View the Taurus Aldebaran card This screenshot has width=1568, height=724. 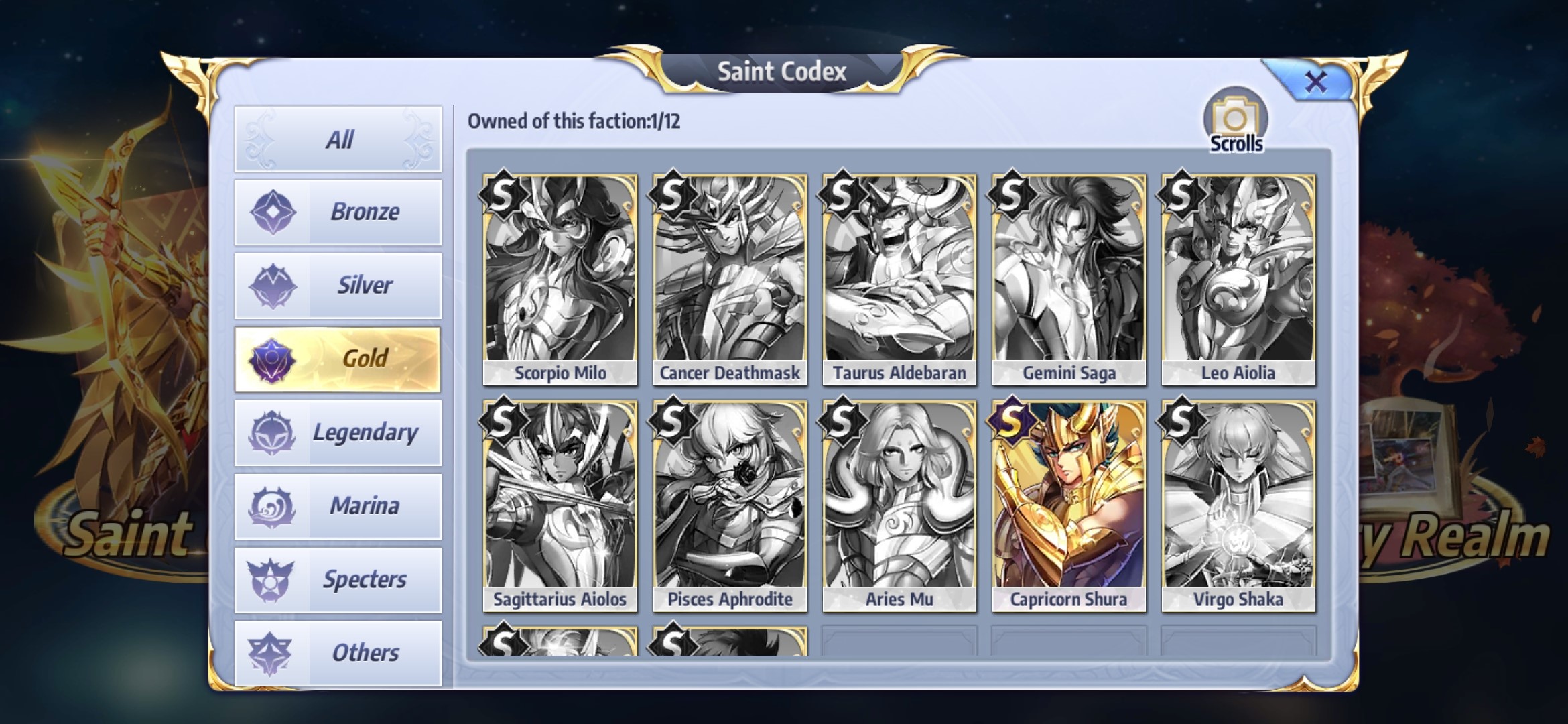click(899, 280)
